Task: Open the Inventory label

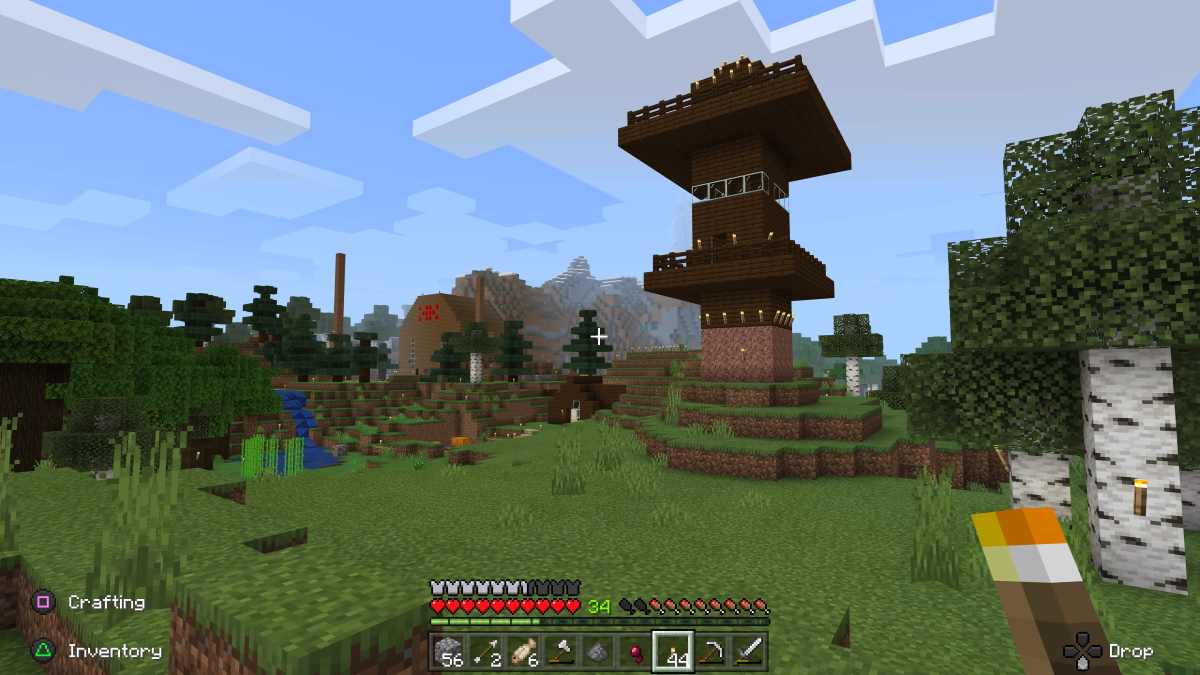Action: 114,651
